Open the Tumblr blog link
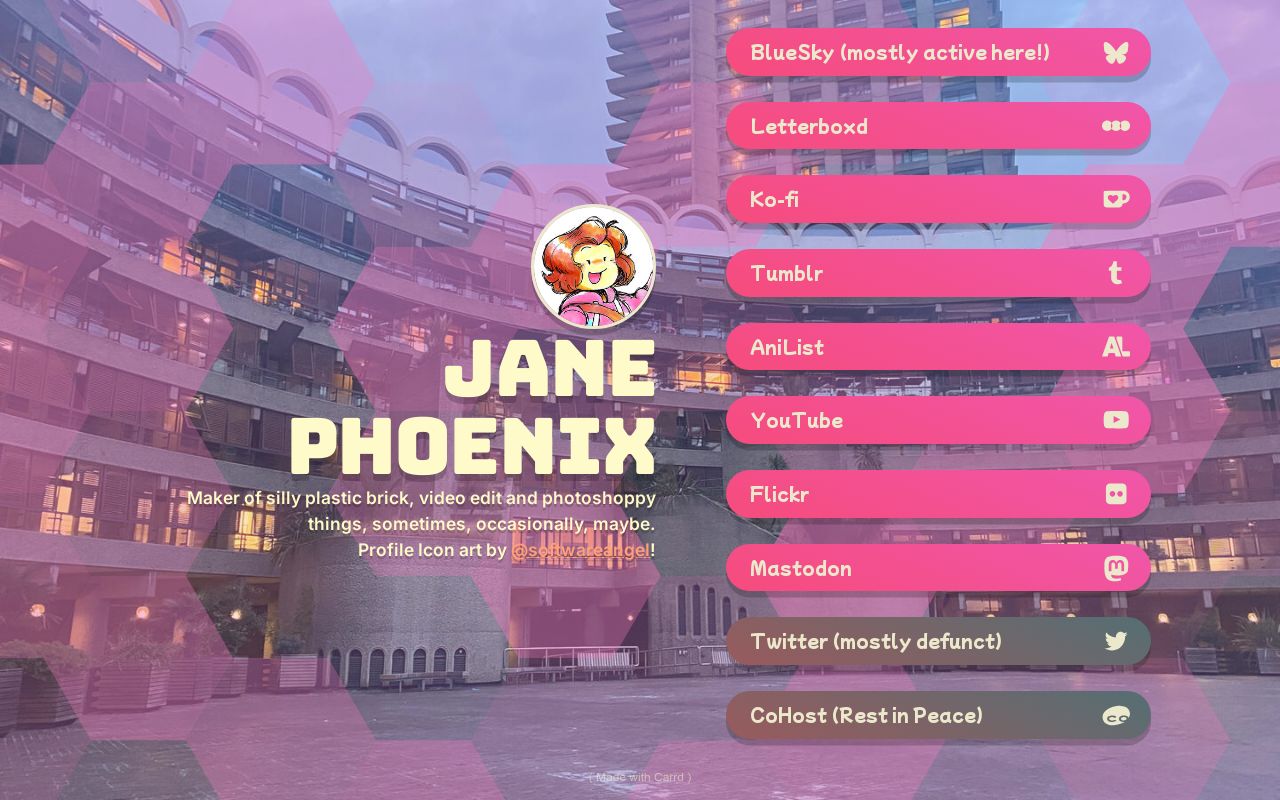Screen dimensions: 1280x800 tap(900, 273)
